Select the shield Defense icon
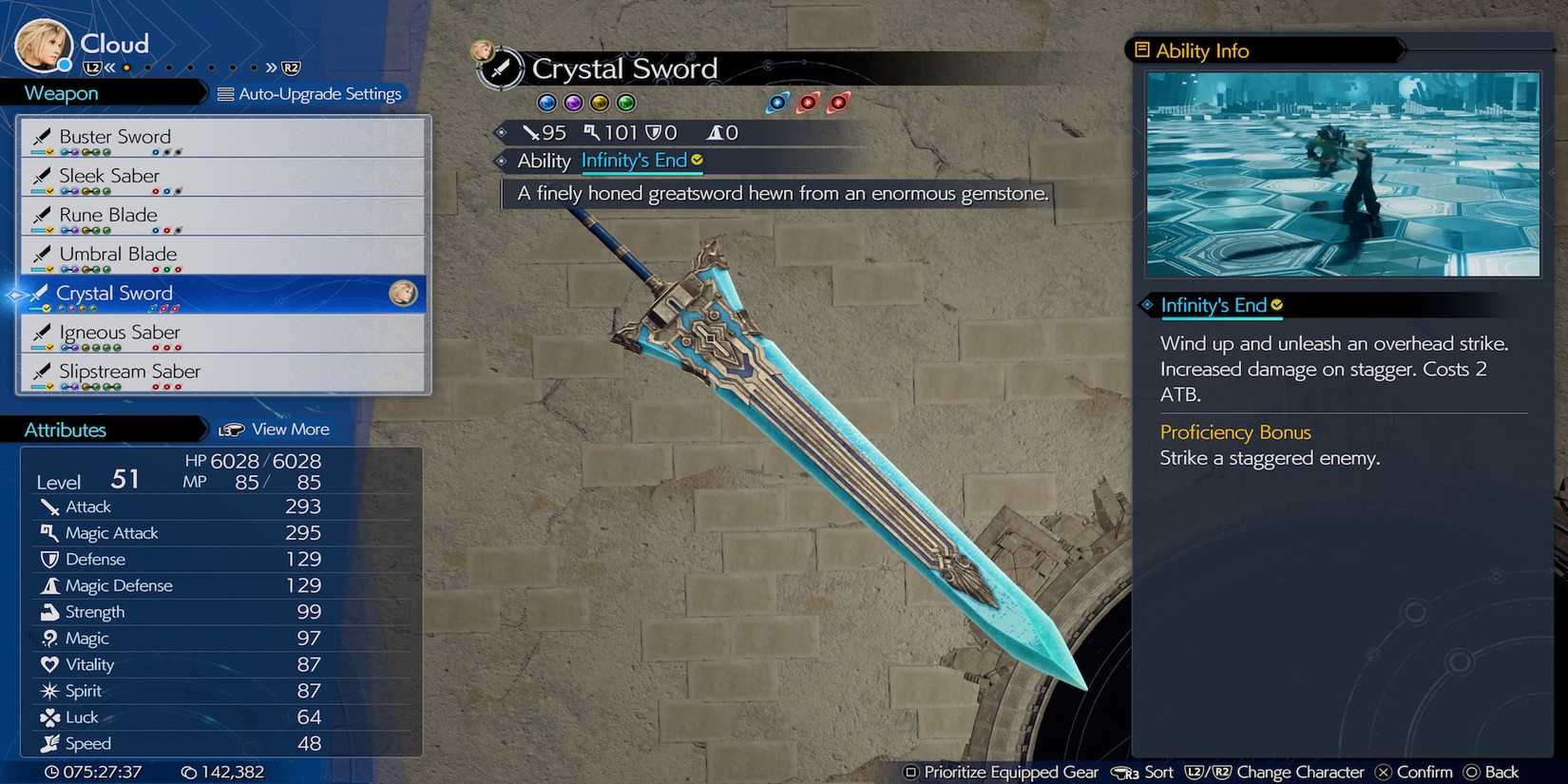Screen dimensions: 1568x784 [x=51, y=560]
